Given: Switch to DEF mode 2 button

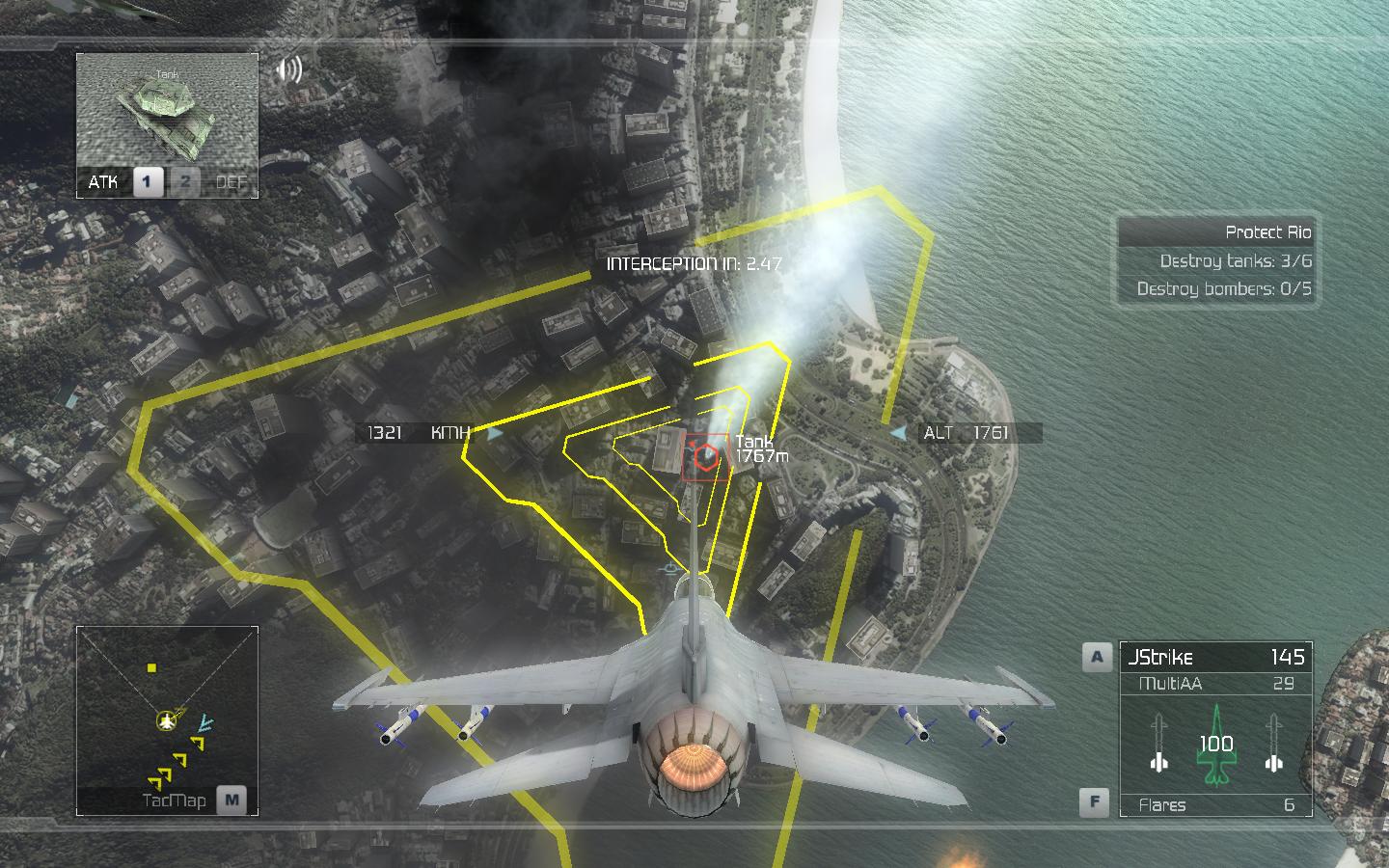Looking at the screenshot, I should 185,181.
